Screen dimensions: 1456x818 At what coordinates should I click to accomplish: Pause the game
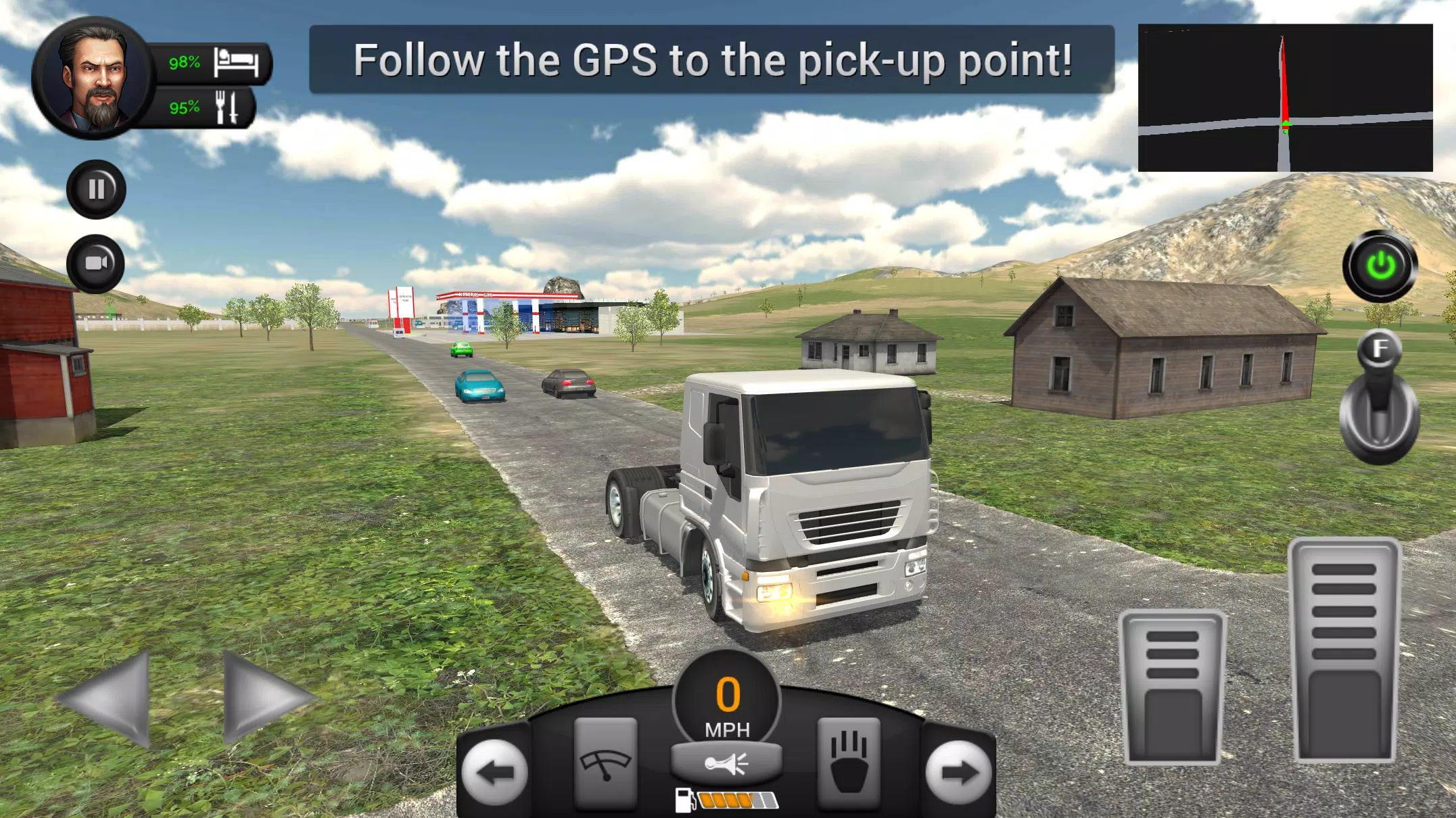[x=96, y=189]
